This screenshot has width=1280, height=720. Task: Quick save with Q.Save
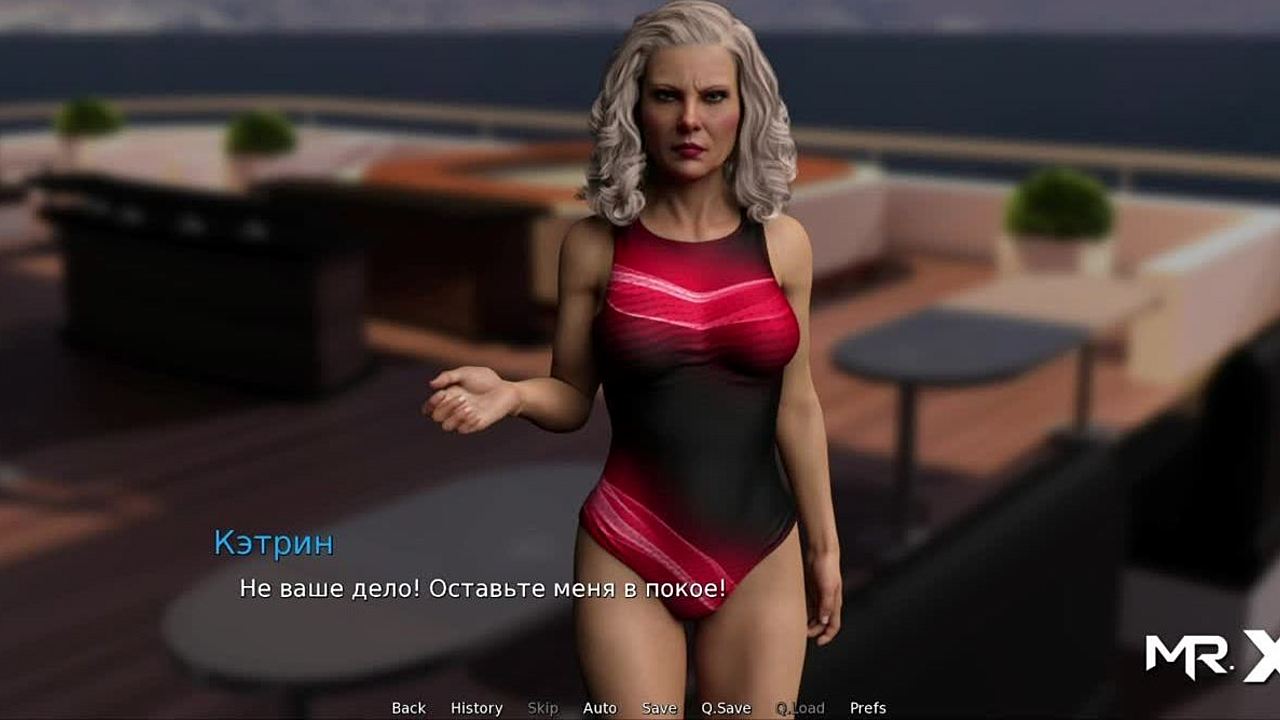click(x=726, y=708)
